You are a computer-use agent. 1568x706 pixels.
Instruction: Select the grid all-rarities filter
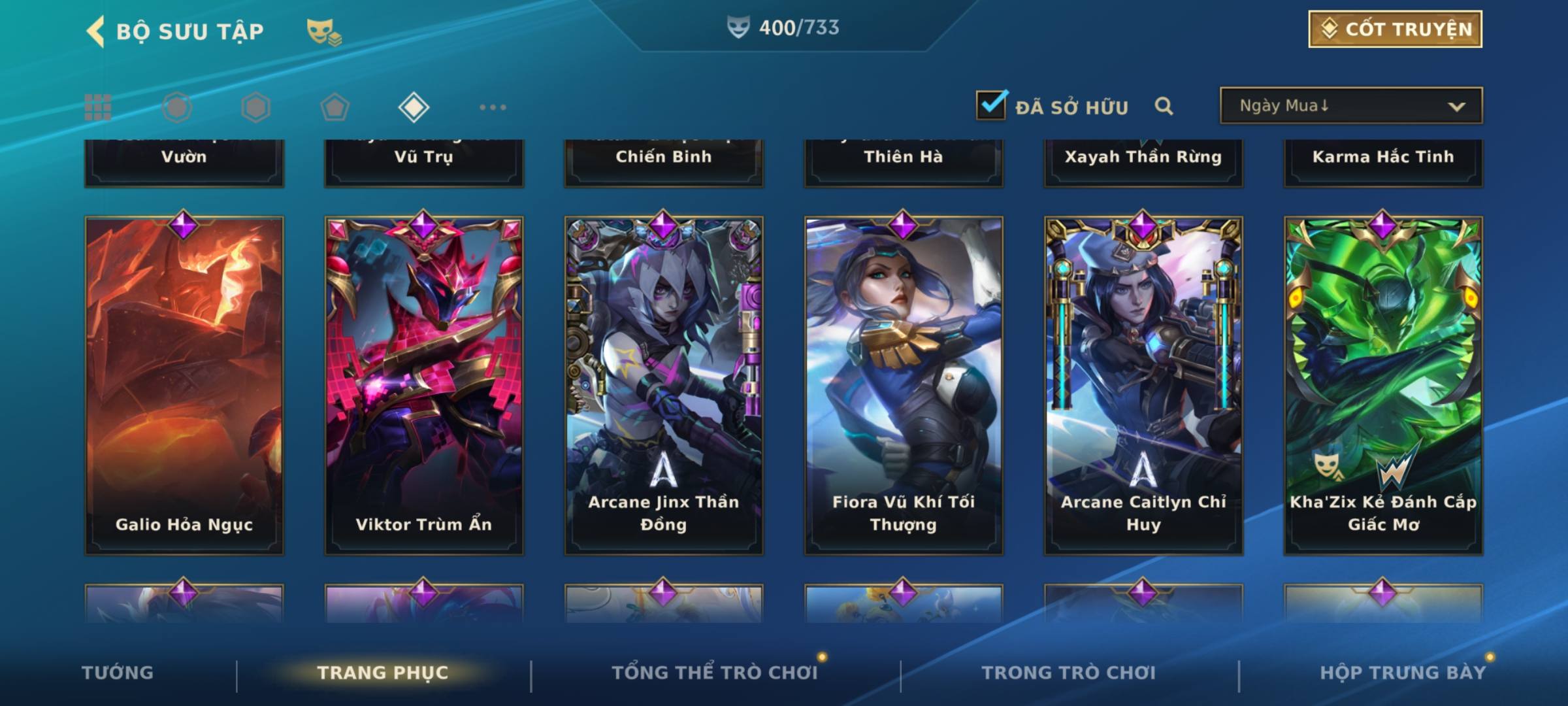(98, 107)
